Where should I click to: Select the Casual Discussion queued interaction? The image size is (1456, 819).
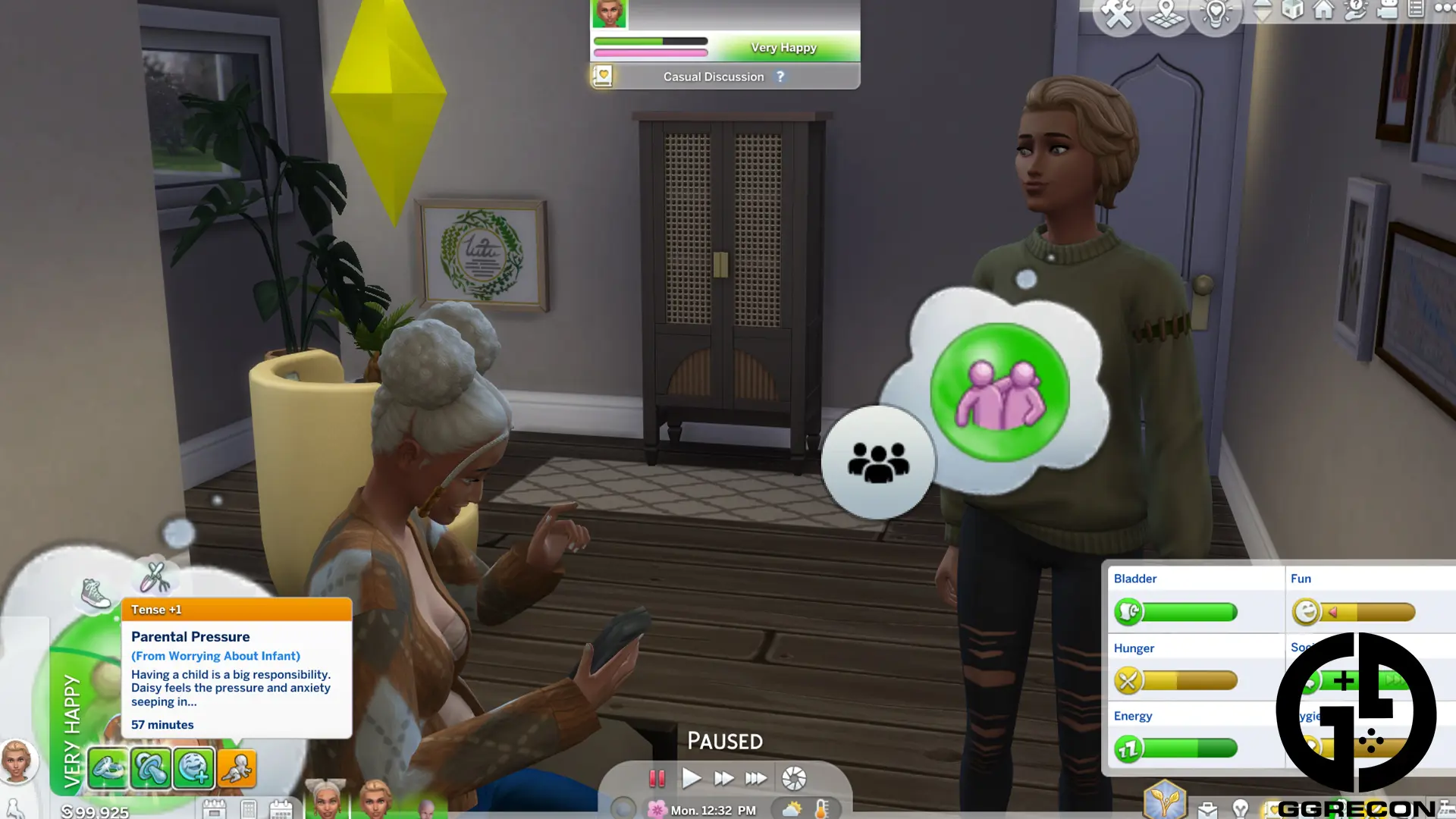[x=713, y=76]
